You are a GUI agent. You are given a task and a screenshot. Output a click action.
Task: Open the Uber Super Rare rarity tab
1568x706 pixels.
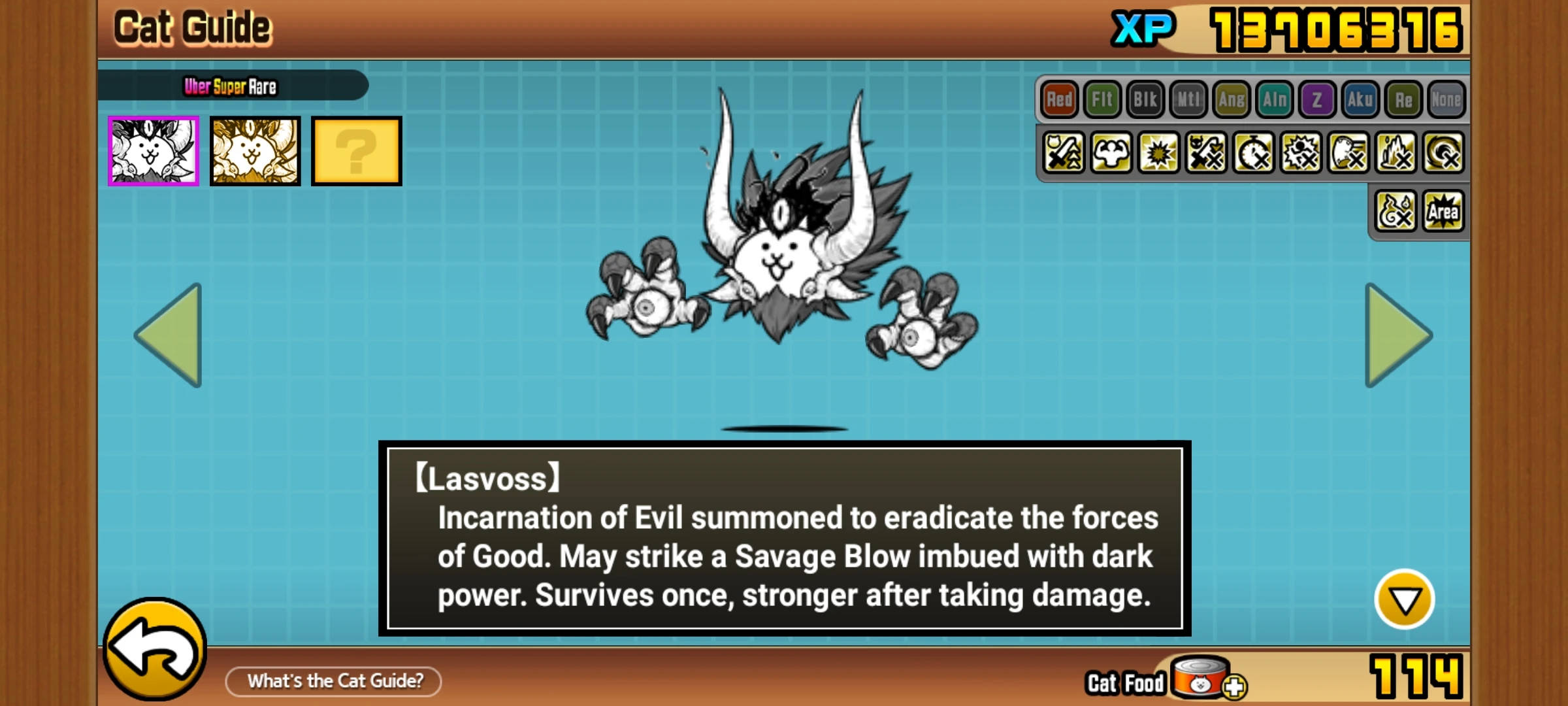click(232, 86)
